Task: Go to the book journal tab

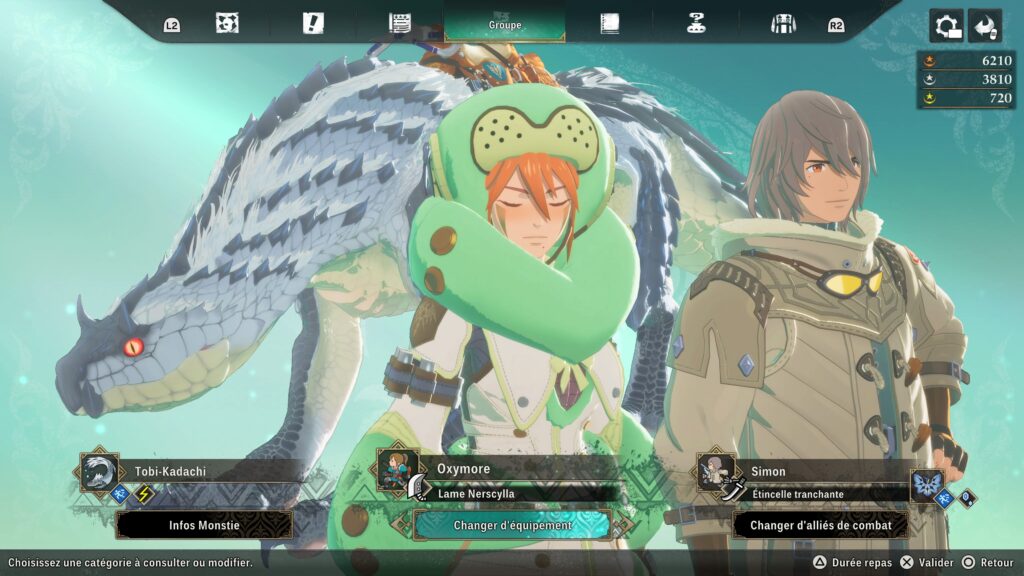Action: (609, 24)
